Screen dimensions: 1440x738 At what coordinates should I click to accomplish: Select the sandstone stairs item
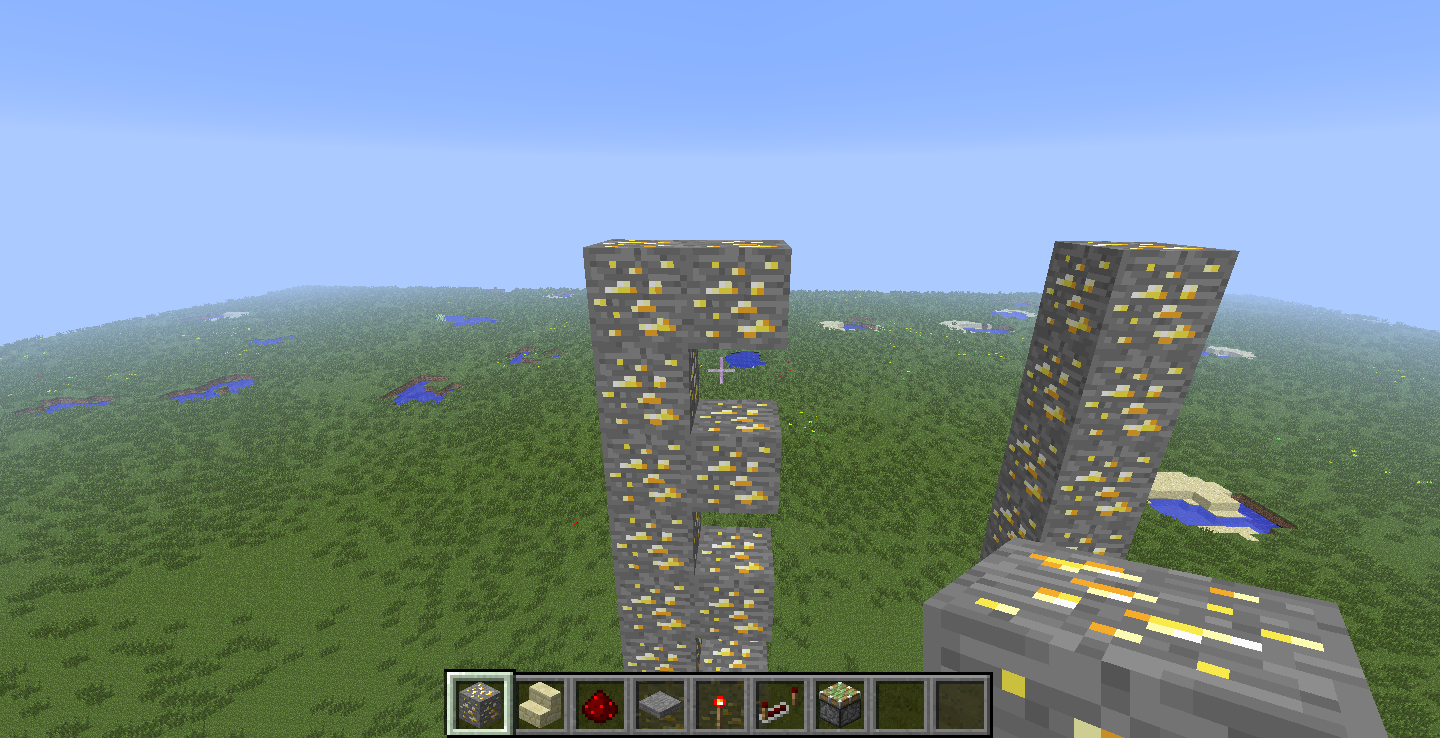(542, 705)
